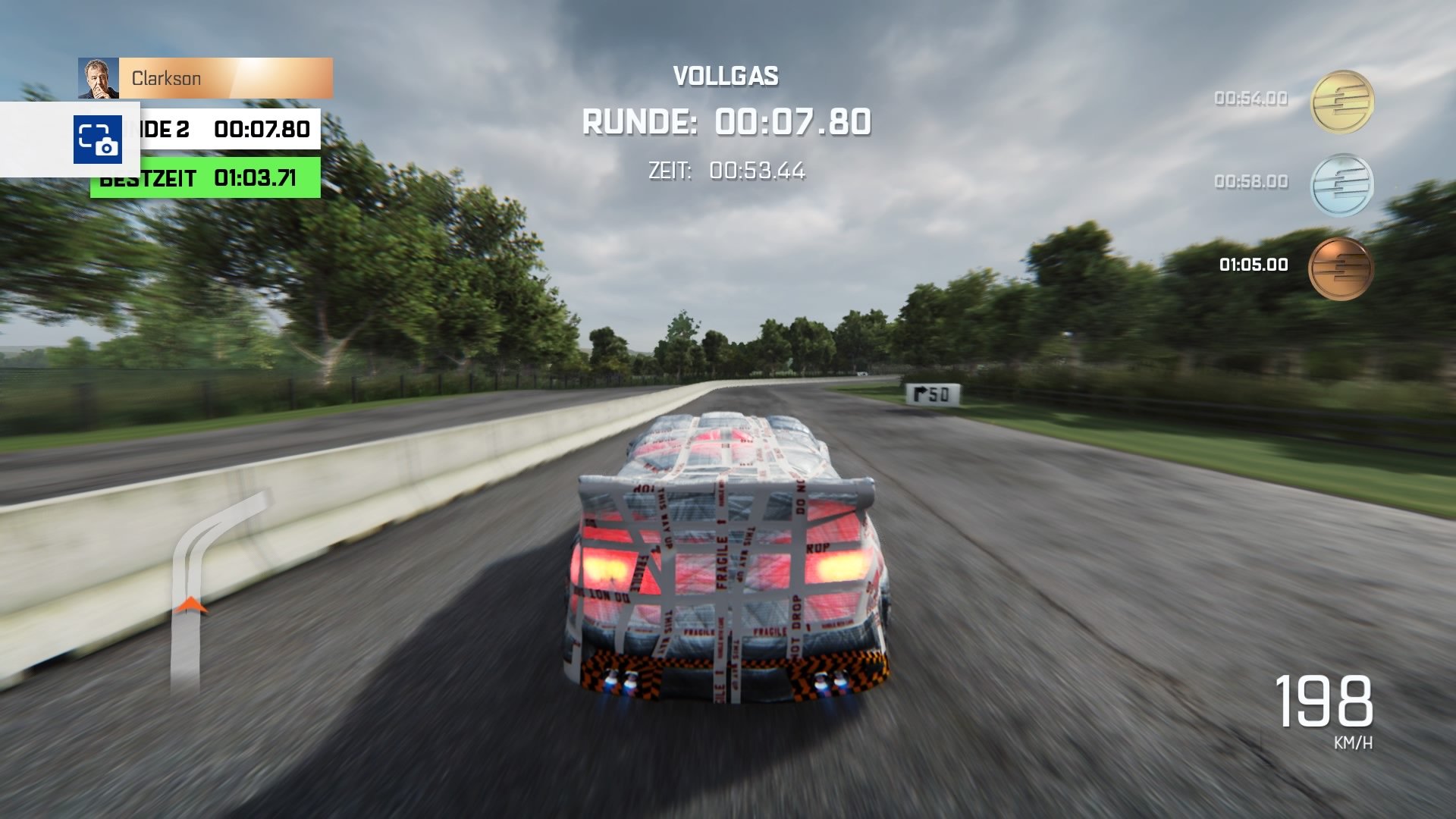This screenshot has width=1456, height=819.
Task: Select the VOLLGAS event title
Action: (726, 75)
